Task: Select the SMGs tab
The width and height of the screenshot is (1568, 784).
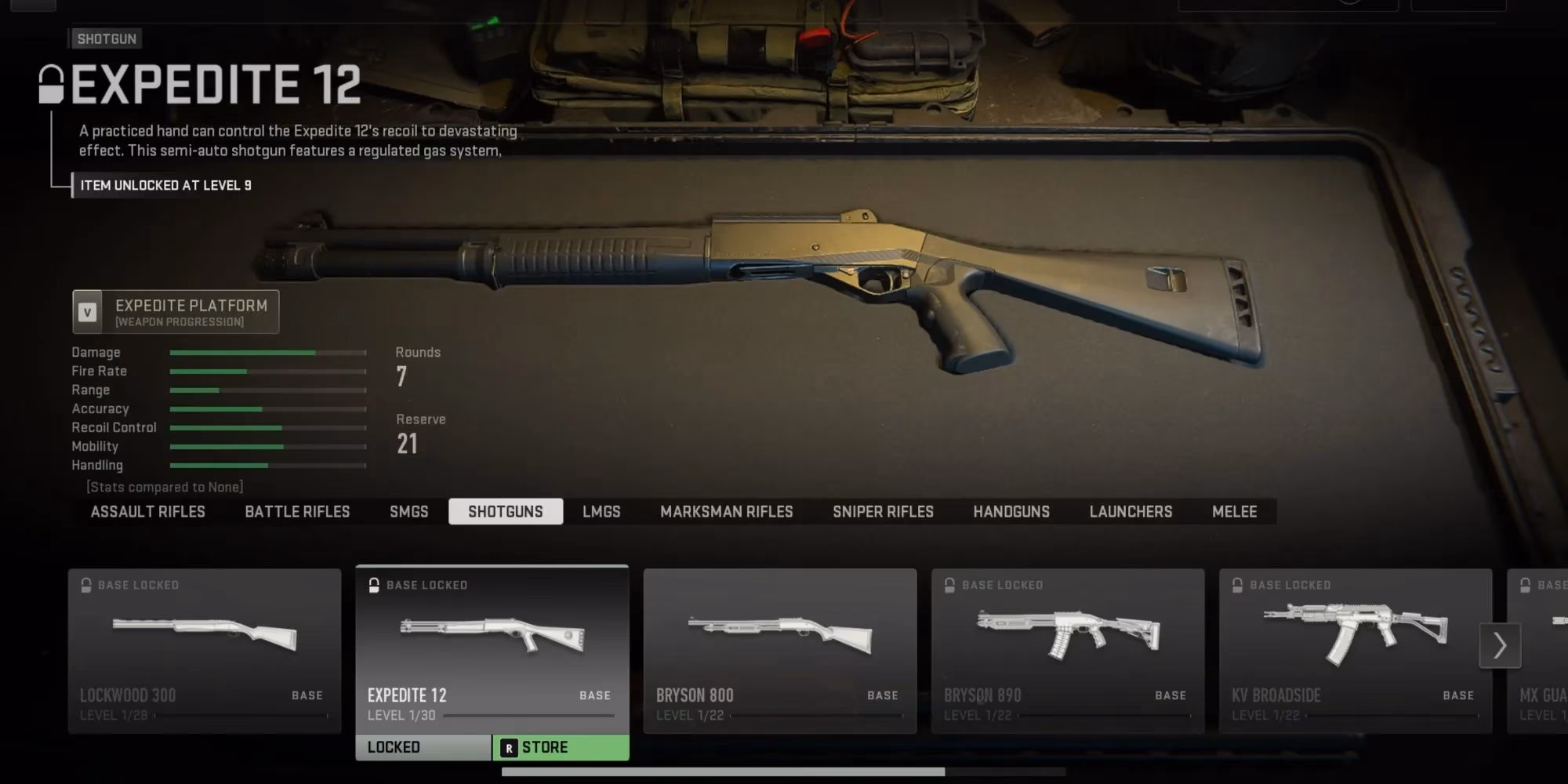Action: pyautogui.click(x=408, y=512)
